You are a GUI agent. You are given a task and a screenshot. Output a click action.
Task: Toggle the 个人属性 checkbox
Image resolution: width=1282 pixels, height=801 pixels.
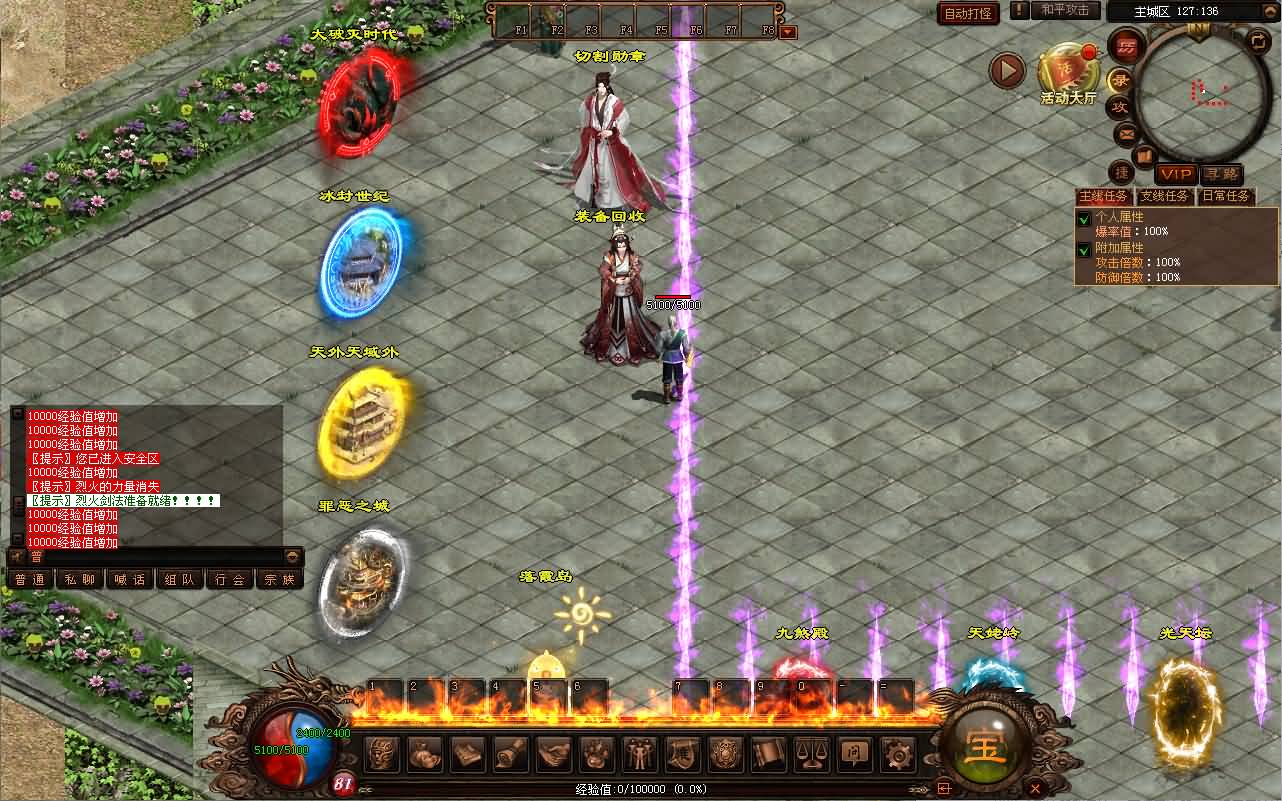point(1086,217)
